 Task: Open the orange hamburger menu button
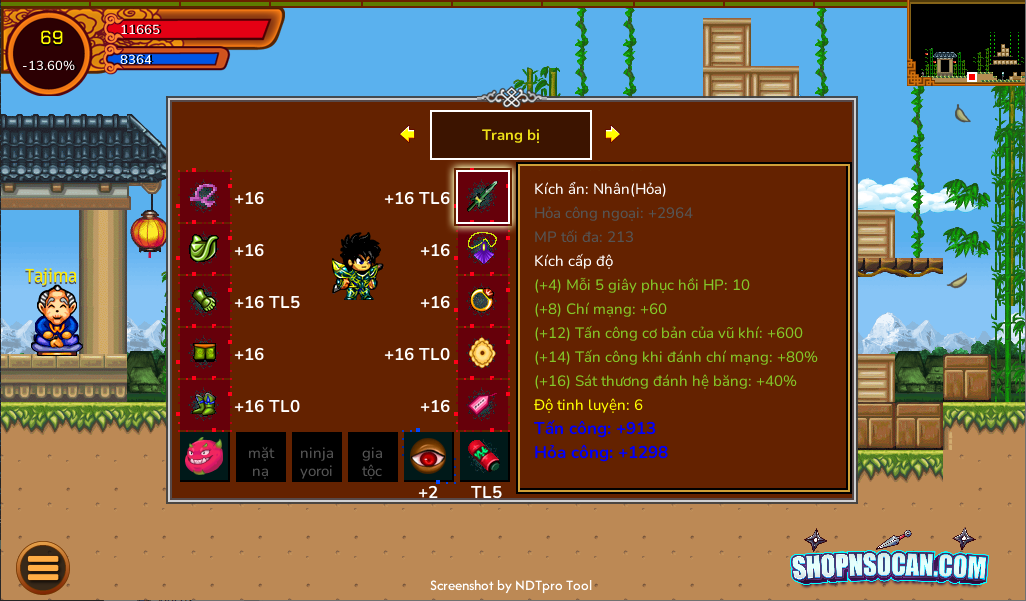(43, 568)
